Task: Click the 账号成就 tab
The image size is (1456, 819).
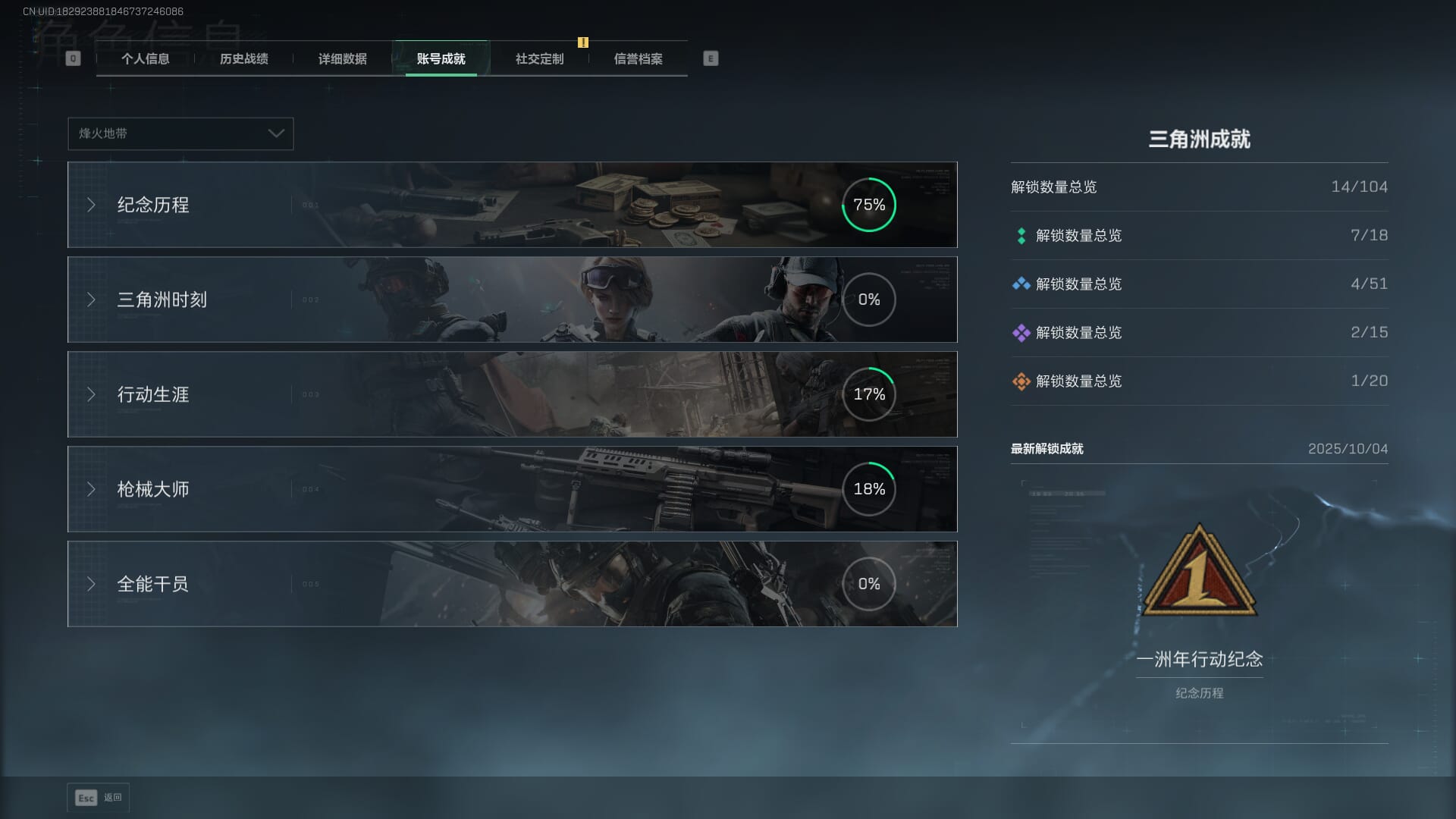Action: (x=441, y=59)
